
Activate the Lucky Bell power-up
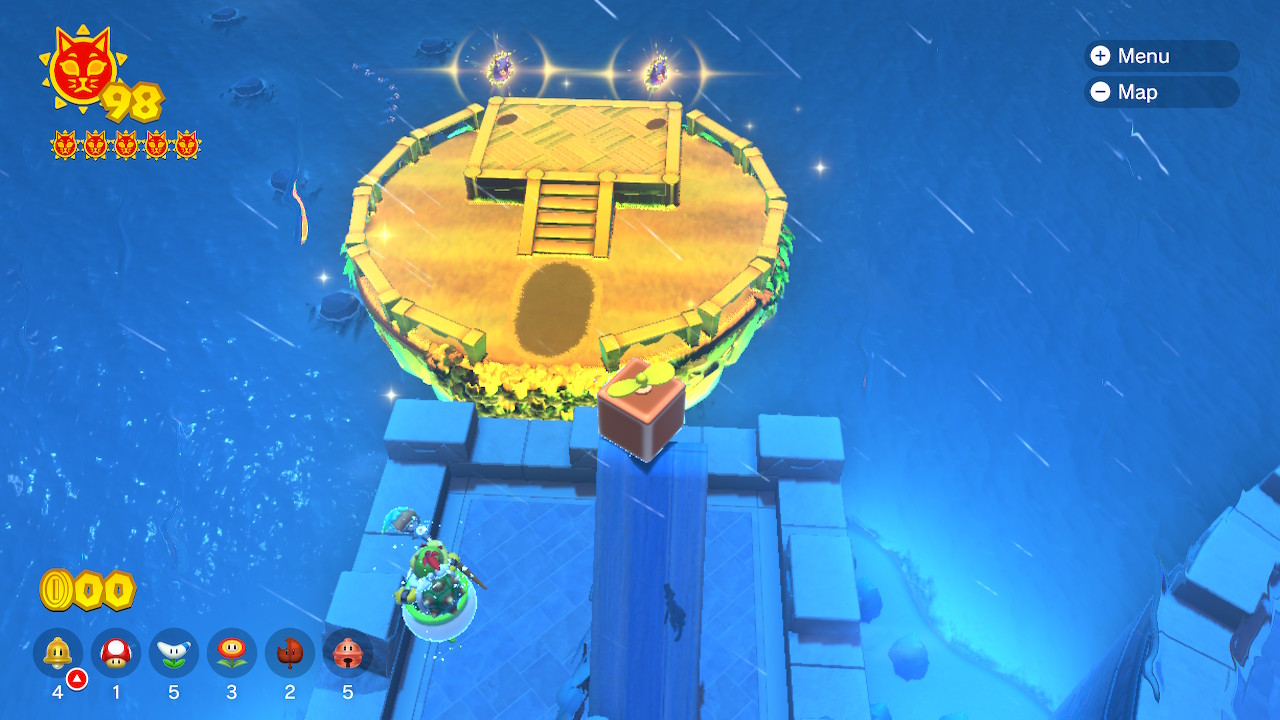[x=348, y=653]
